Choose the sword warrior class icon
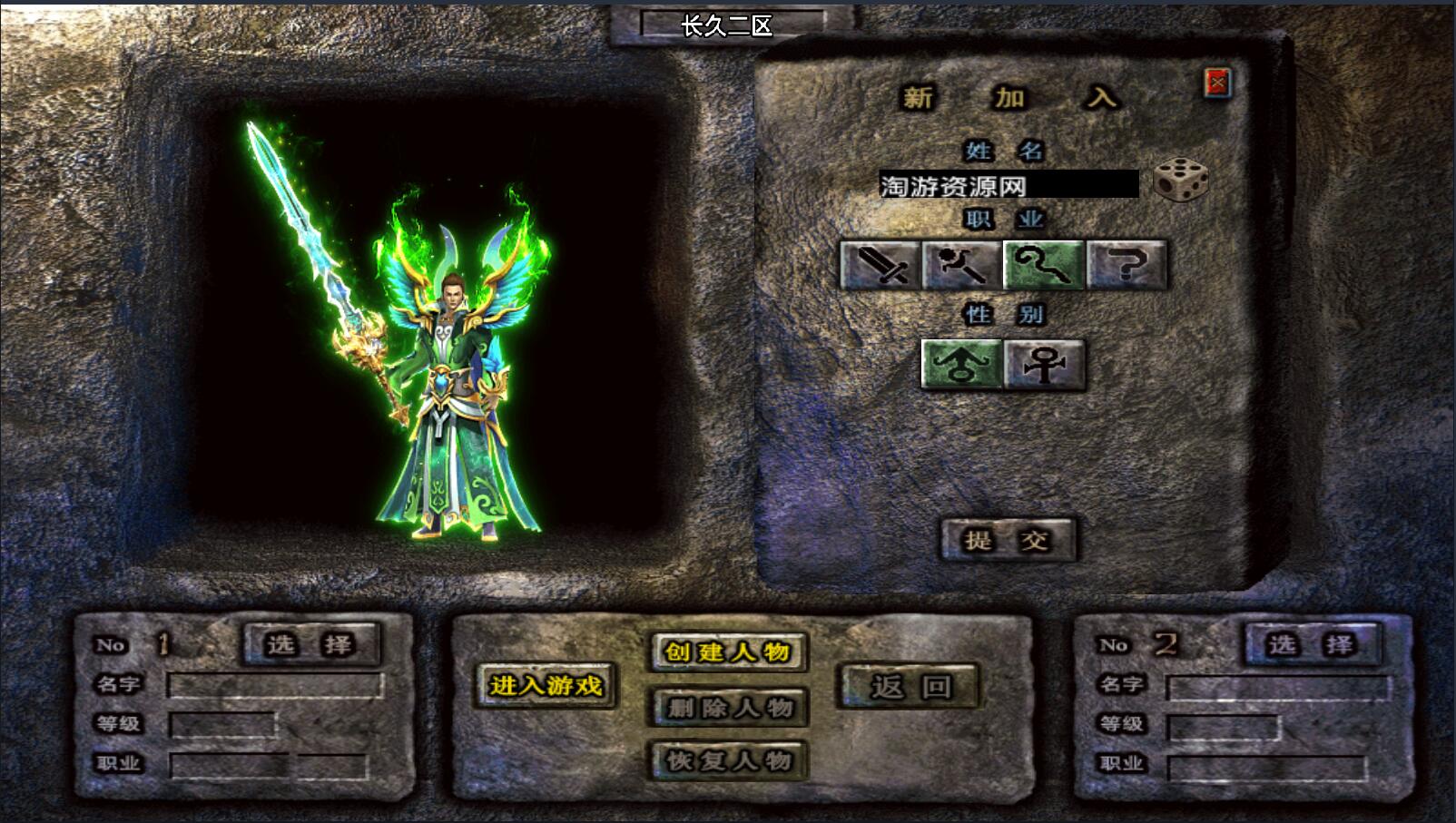The image size is (1456, 823). point(880,265)
